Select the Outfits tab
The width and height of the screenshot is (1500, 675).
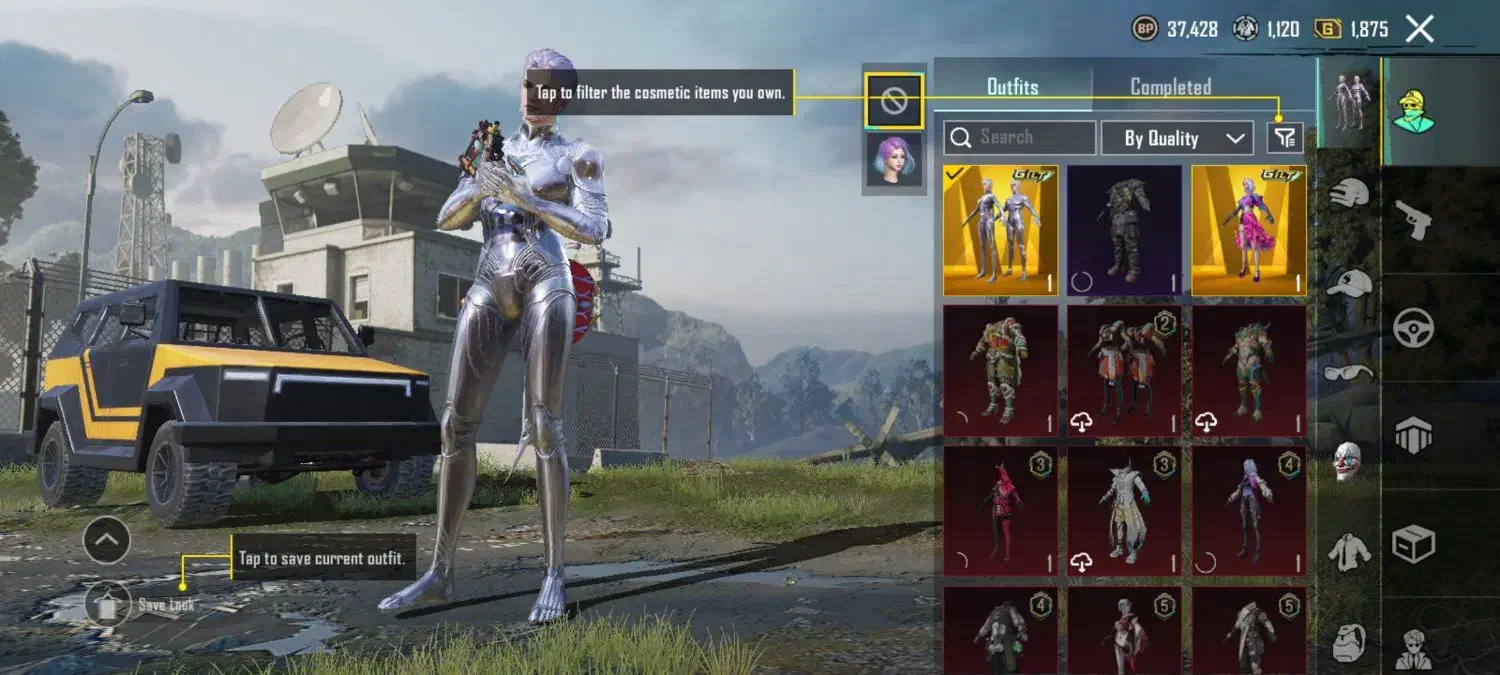(x=1012, y=87)
